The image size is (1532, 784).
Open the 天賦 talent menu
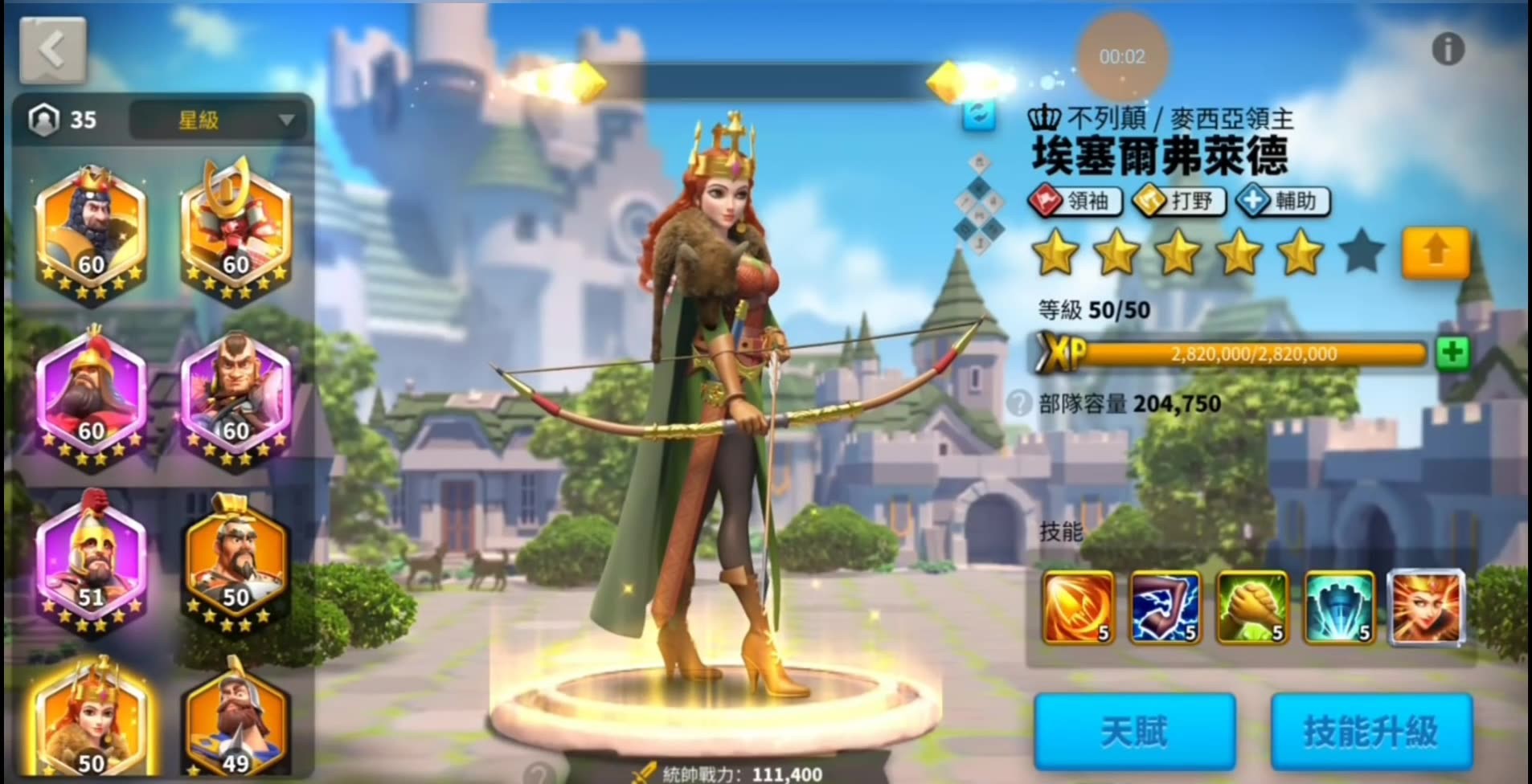click(1134, 729)
